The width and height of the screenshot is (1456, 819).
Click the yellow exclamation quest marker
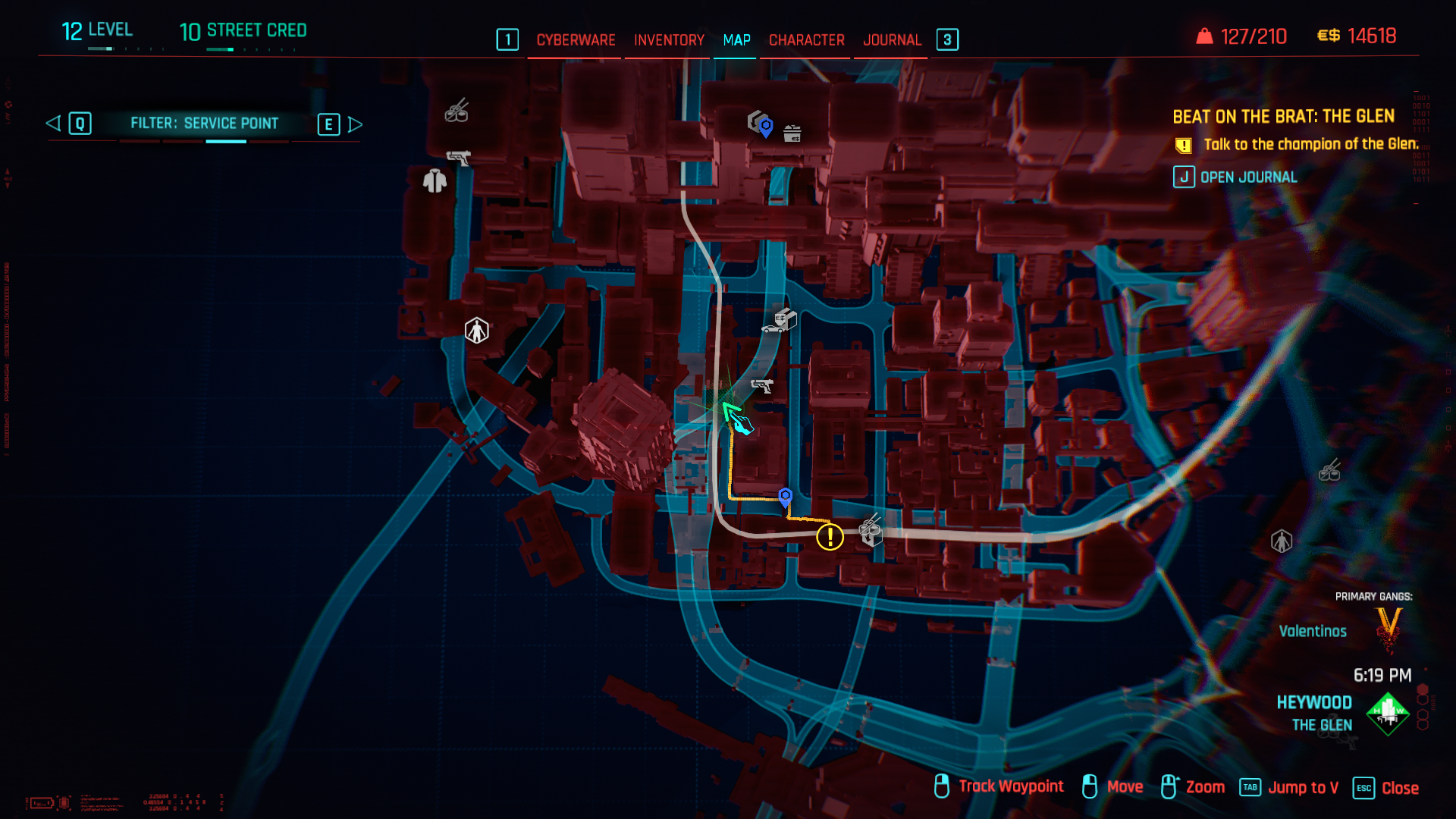(830, 537)
